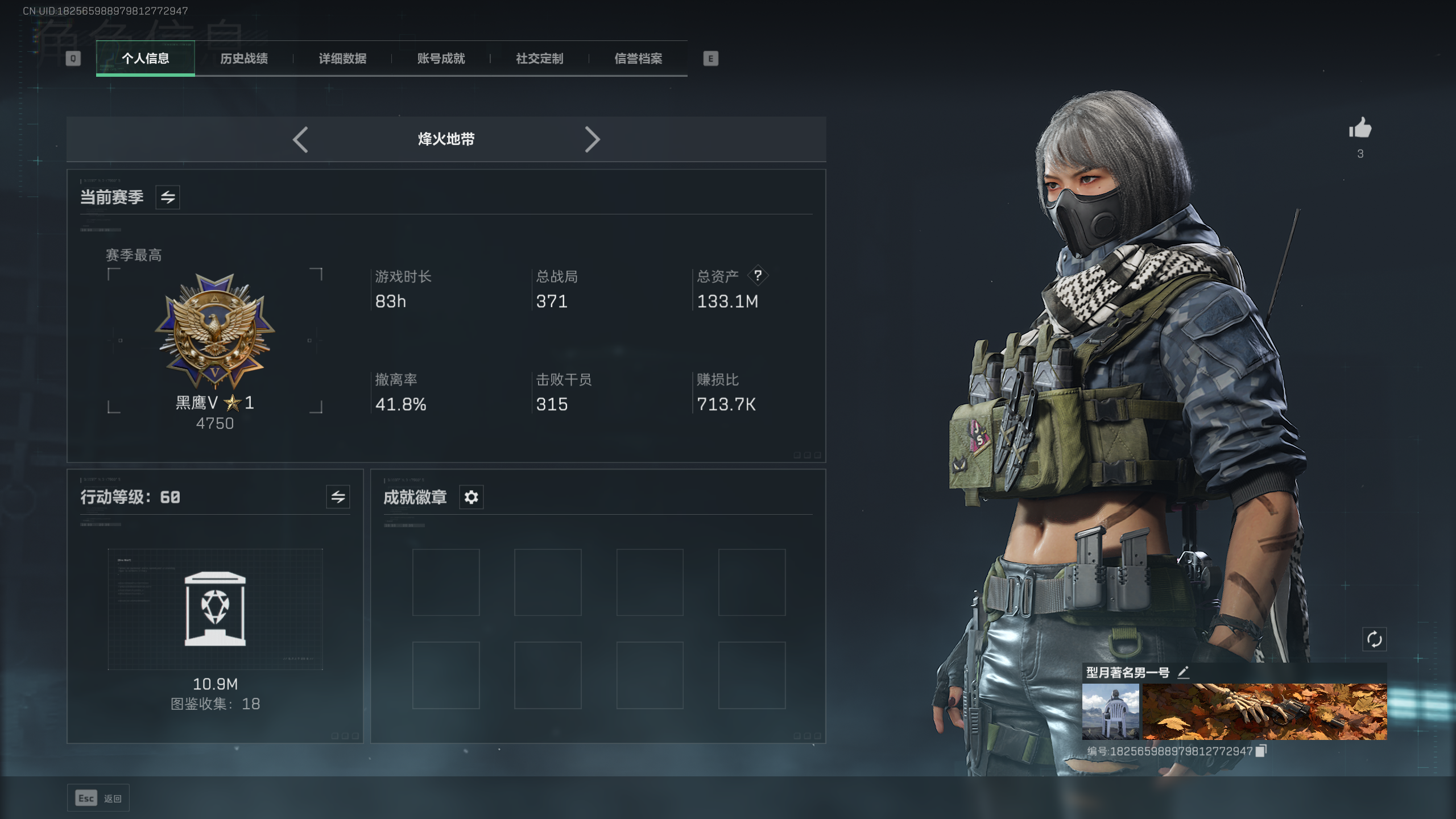This screenshot has width=1456, height=819.
Task: Click the left arrow beside 烽火地带
Action: pos(301,139)
